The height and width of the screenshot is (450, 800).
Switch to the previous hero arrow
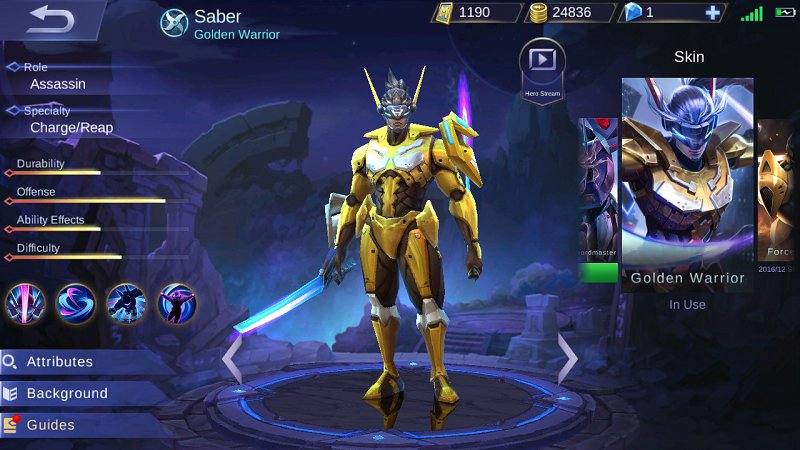pos(232,358)
